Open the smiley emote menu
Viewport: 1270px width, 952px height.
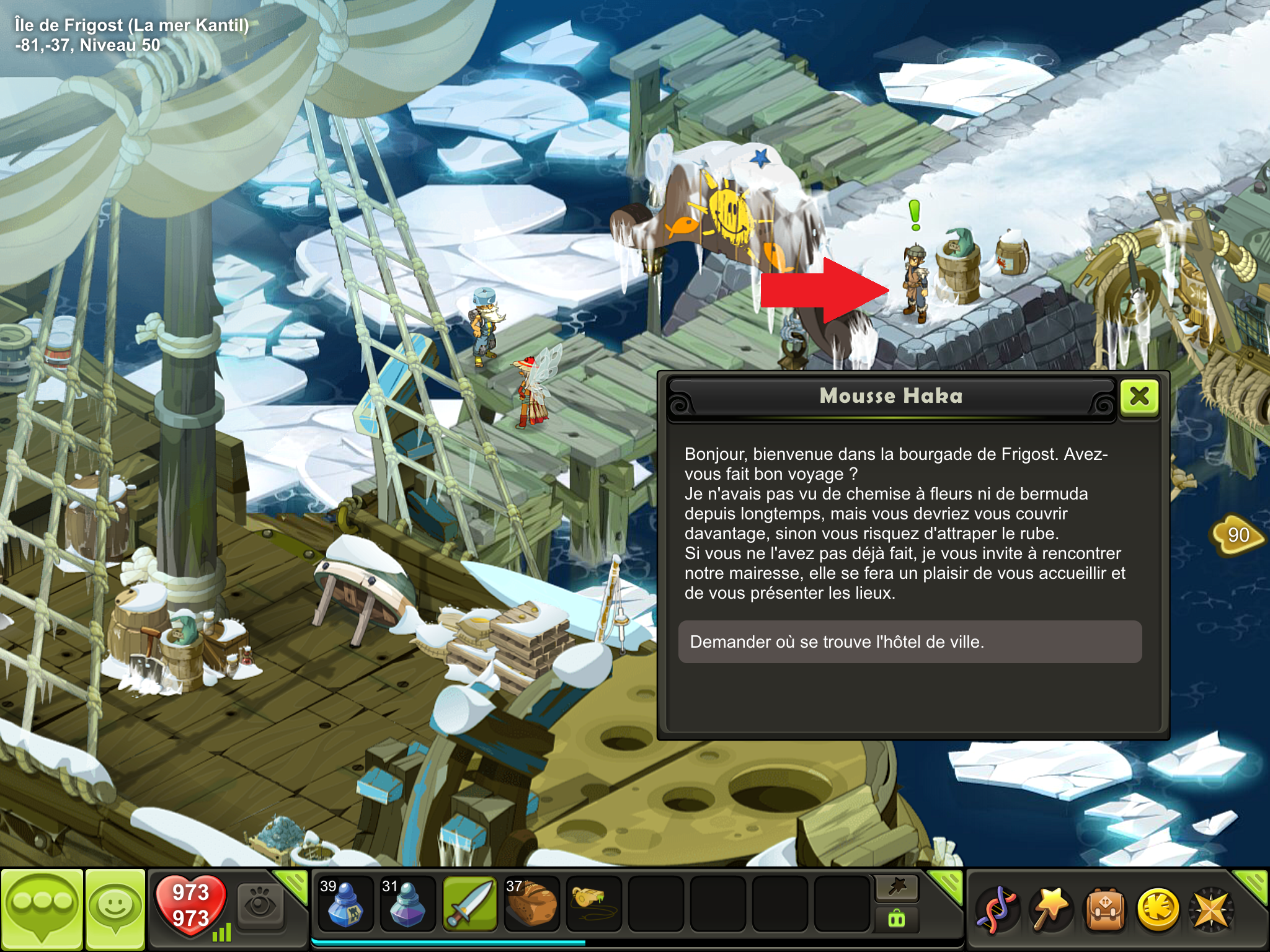pos(115,909)
